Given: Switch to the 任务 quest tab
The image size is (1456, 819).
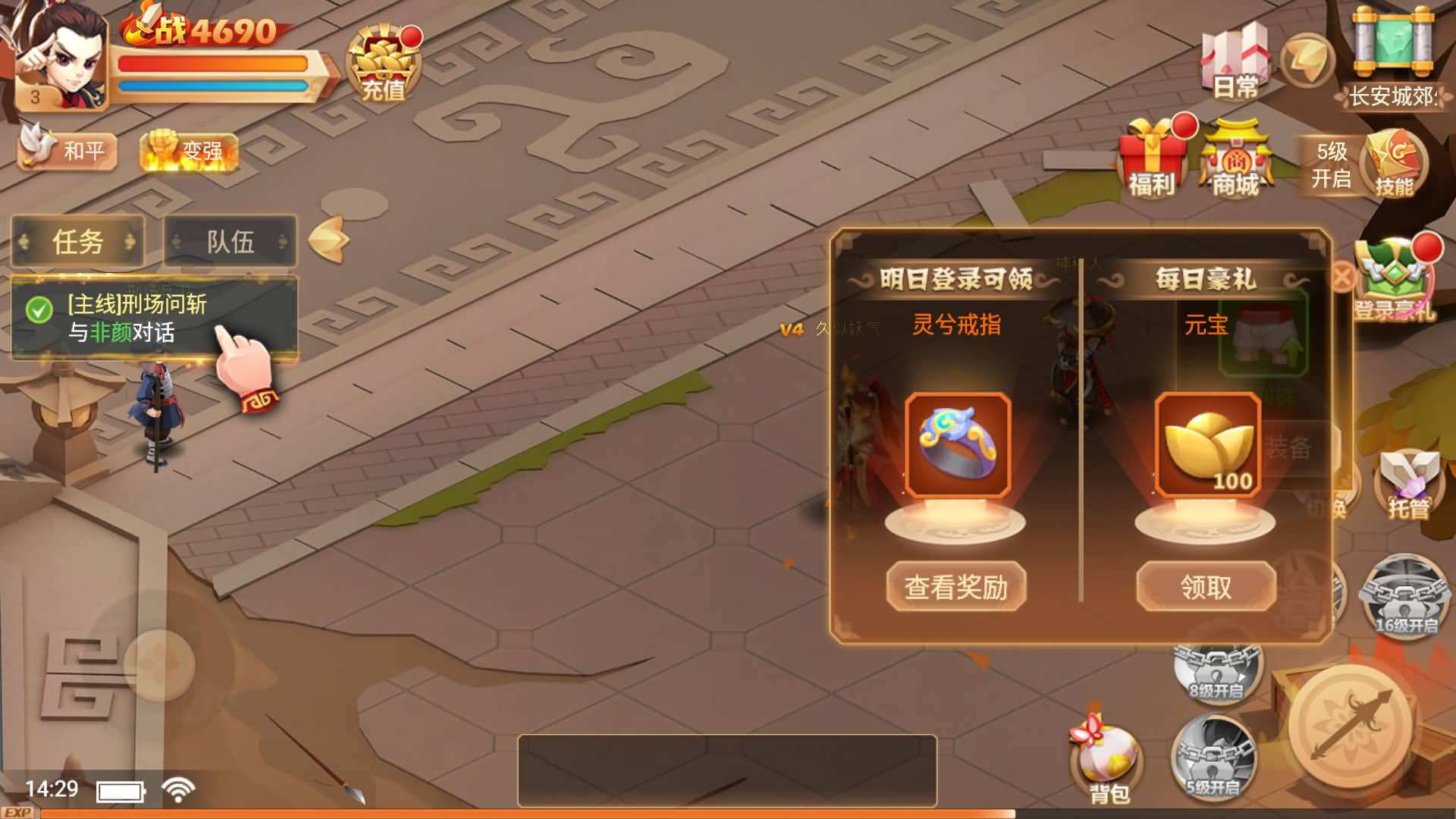Looking at the screenshot, I should click(x=77, y=242).
